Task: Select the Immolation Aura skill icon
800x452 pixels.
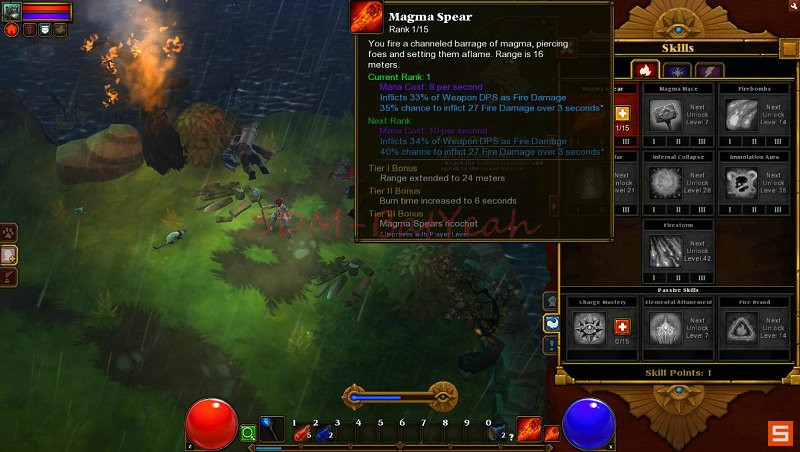Action: (x=740, y=185)
